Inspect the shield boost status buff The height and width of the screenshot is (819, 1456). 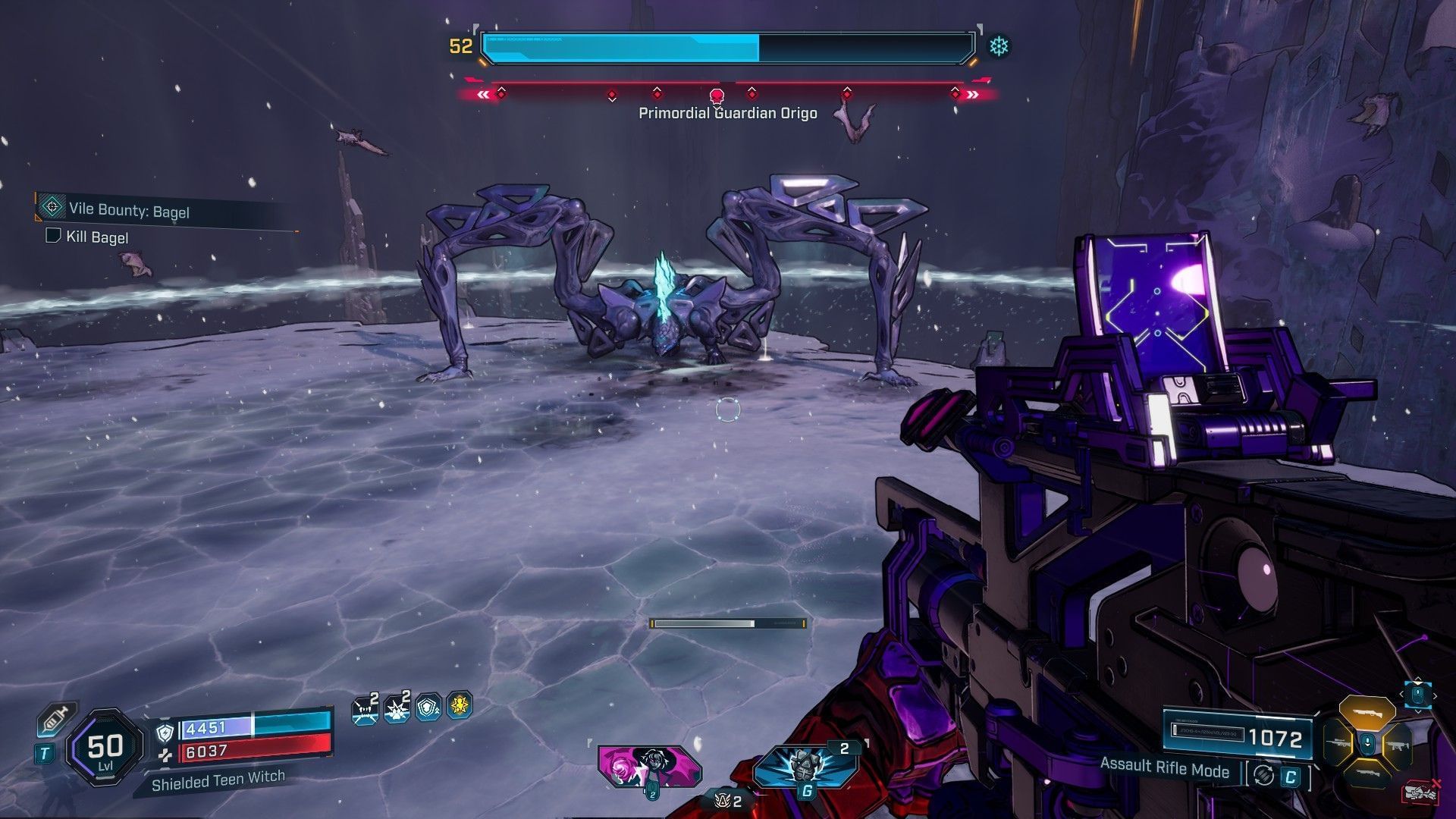click(x=428, y=708)
